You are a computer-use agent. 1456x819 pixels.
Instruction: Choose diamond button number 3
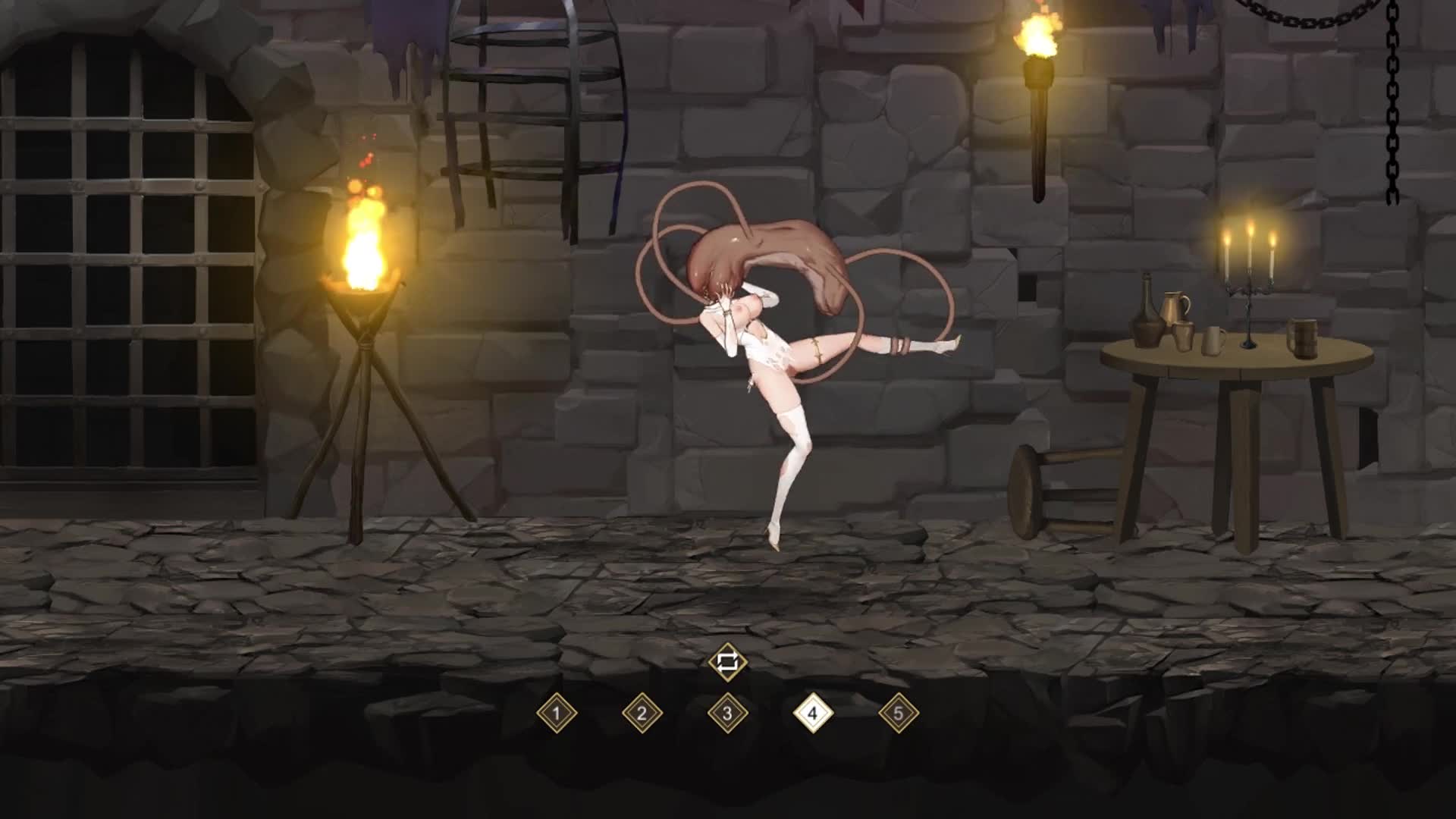[x=727, y=713]
